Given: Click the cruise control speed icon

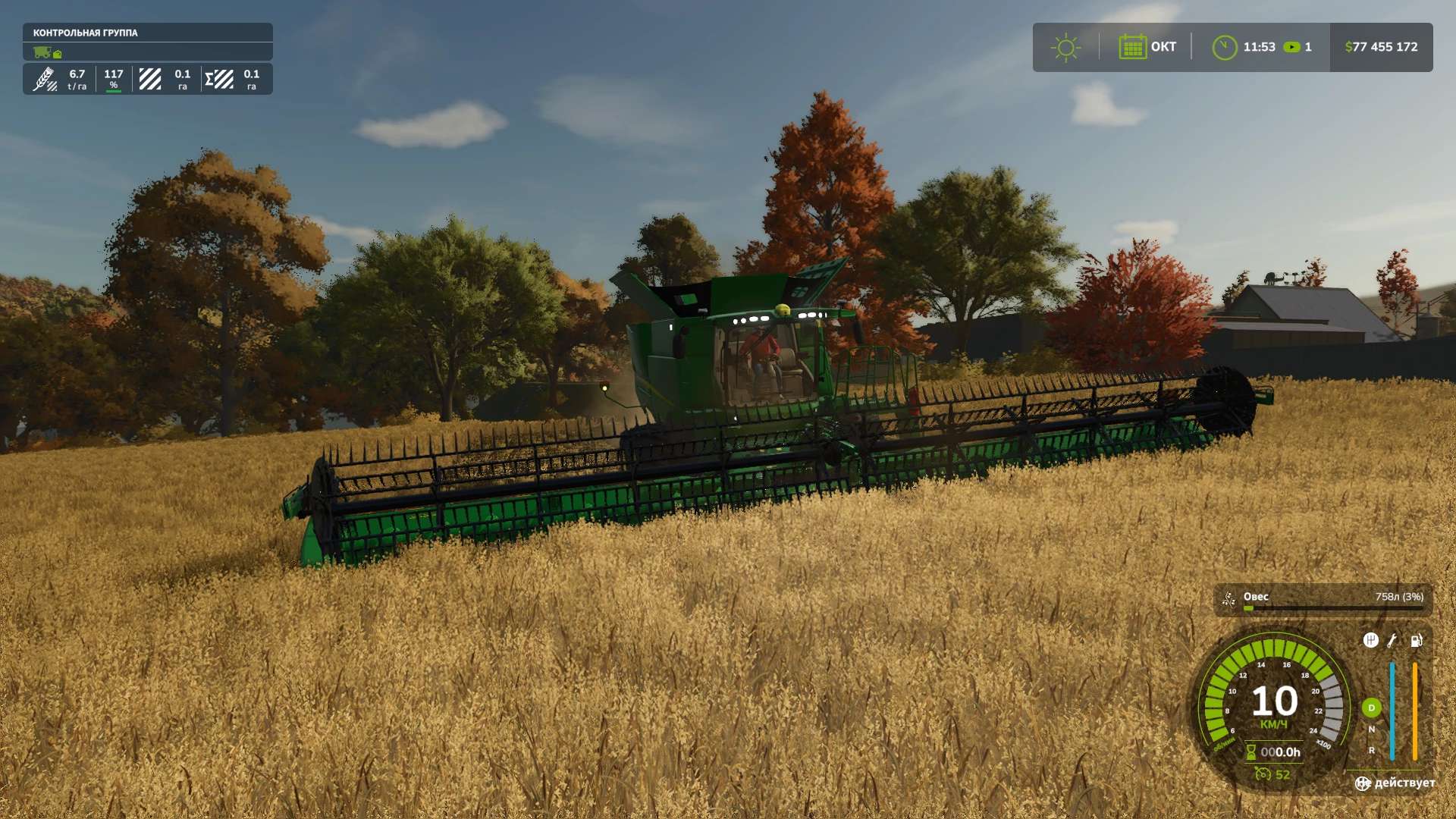Looking at the screenshot, I should click(1263, 774).
